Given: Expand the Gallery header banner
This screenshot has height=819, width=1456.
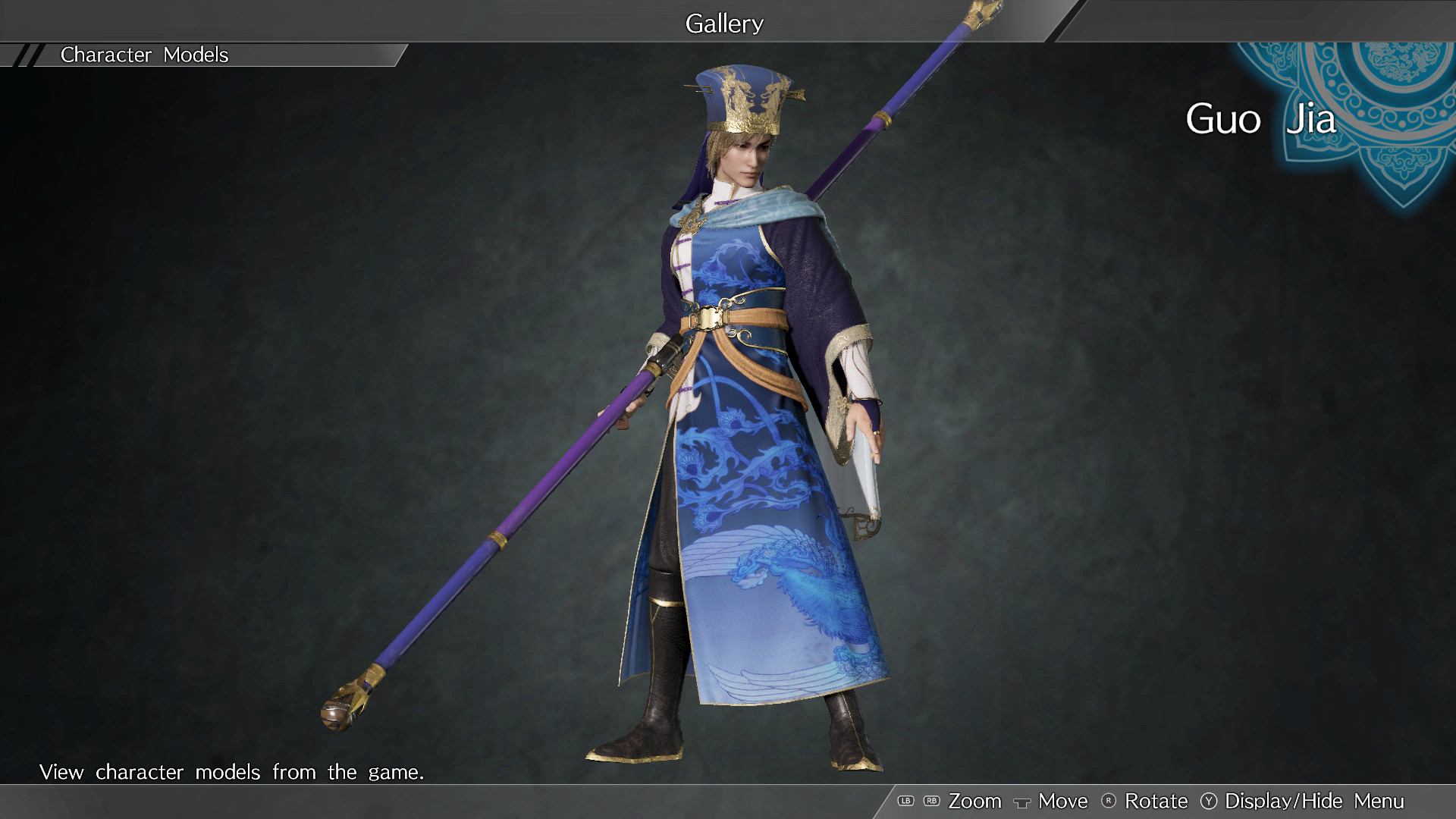Looking at the screenshot, I should (724, 23).
